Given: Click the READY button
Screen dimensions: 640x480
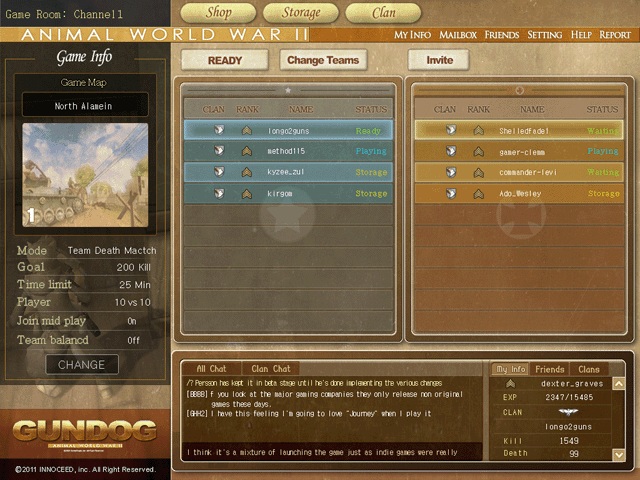Looking at the screenshot, I should (x=225, y=60).
